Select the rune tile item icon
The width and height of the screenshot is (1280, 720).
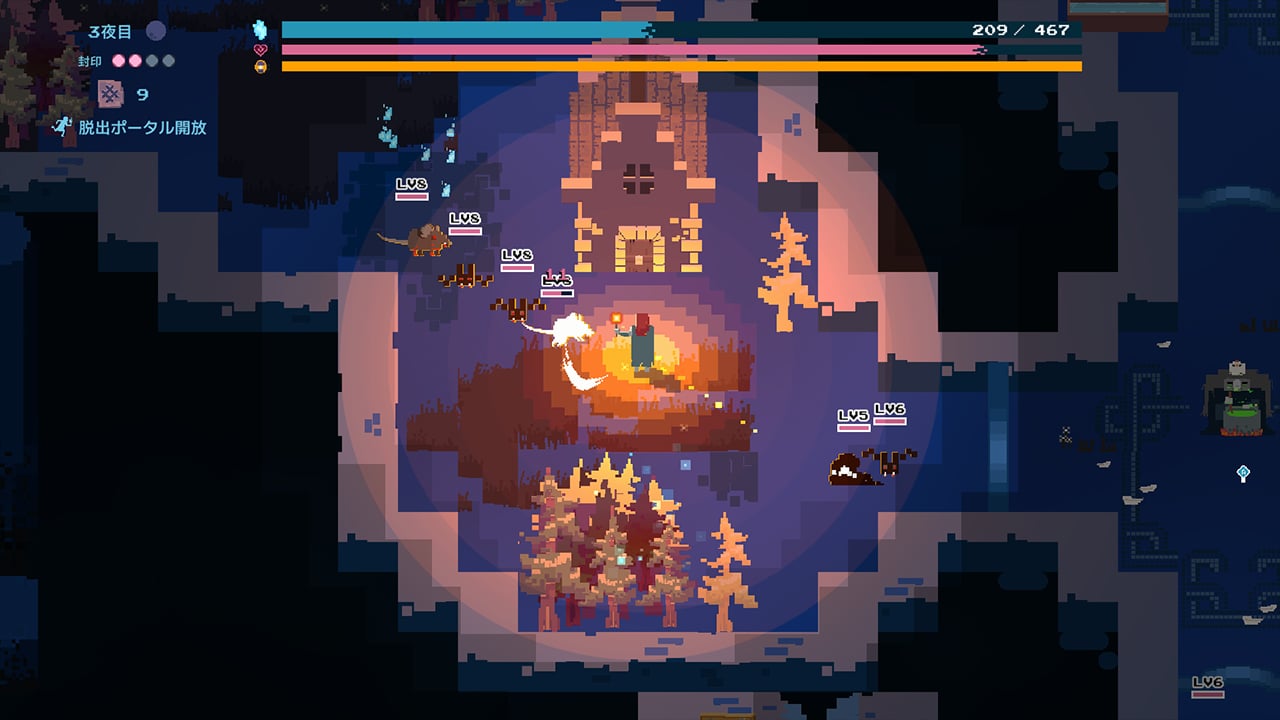(109, 94)
